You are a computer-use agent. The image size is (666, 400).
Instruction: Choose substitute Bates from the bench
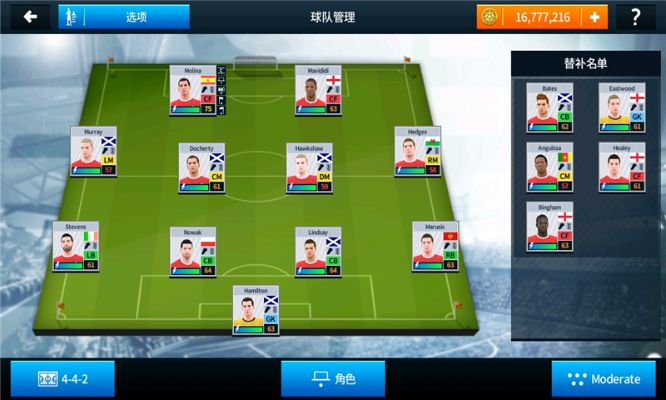[550, 108]
